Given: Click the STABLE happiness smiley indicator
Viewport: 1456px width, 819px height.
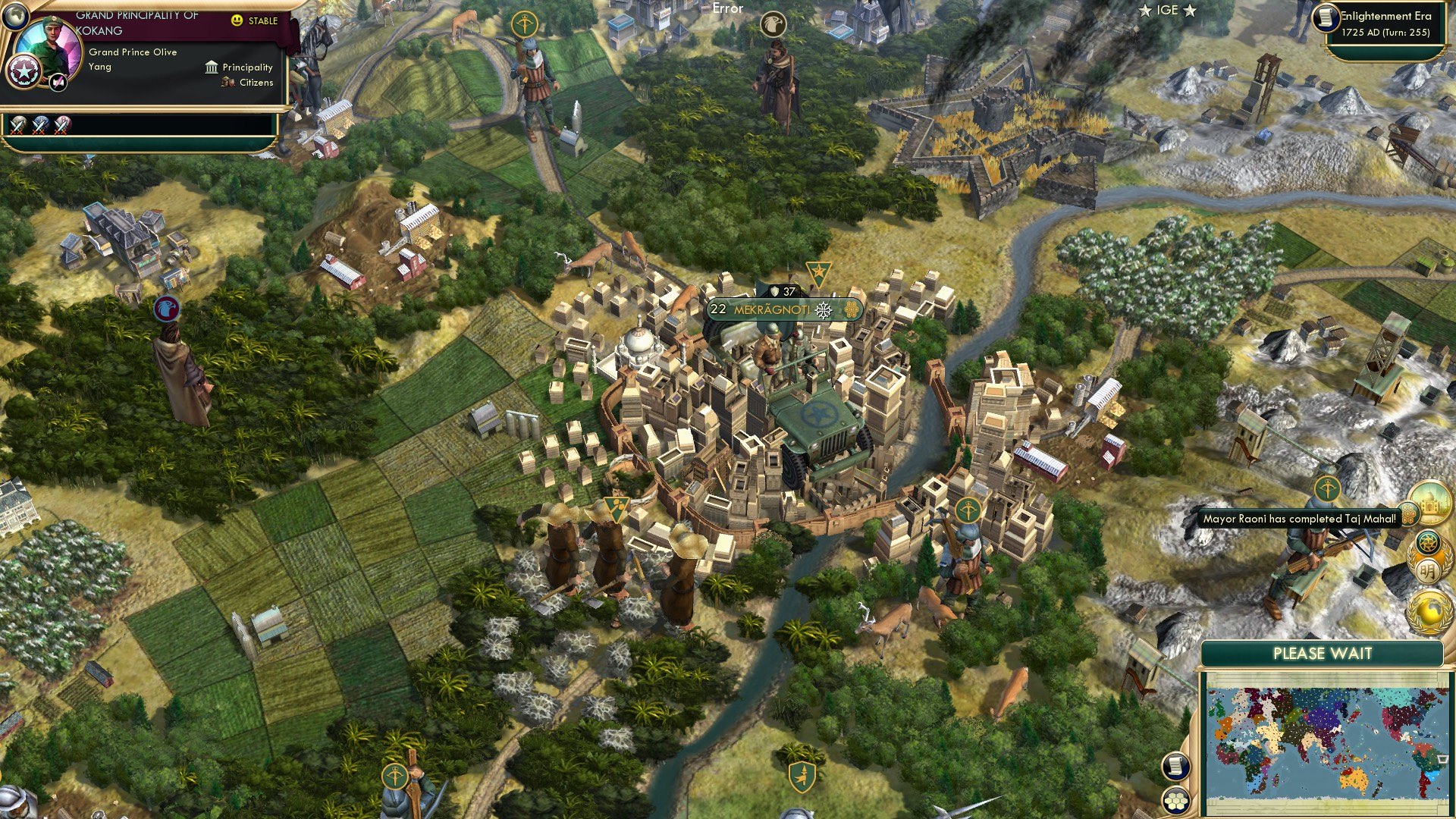Looking at the screenshot, I should 237,21.
